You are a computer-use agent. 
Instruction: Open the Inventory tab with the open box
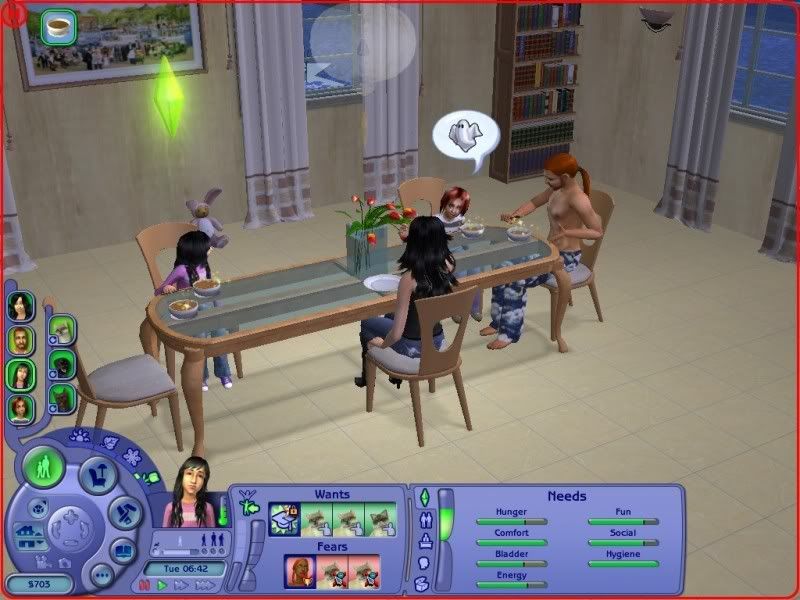422,584
